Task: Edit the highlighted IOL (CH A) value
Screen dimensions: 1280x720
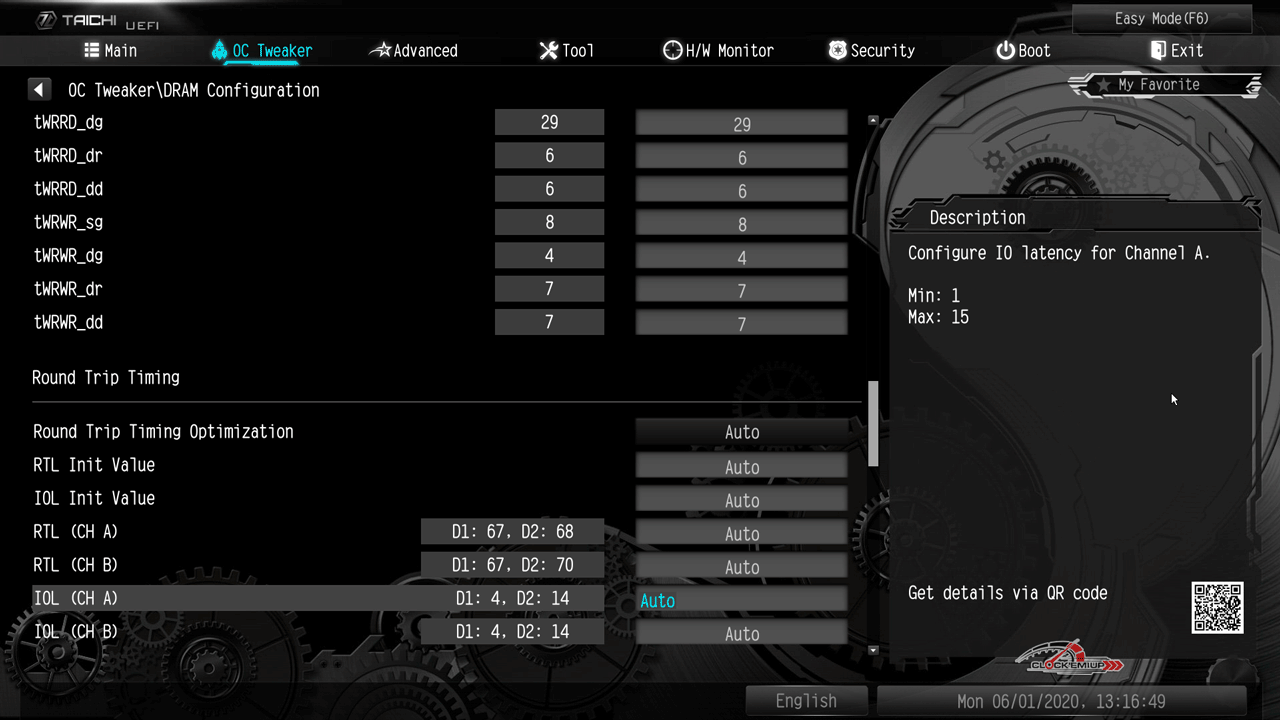Action: click(741, 600)
